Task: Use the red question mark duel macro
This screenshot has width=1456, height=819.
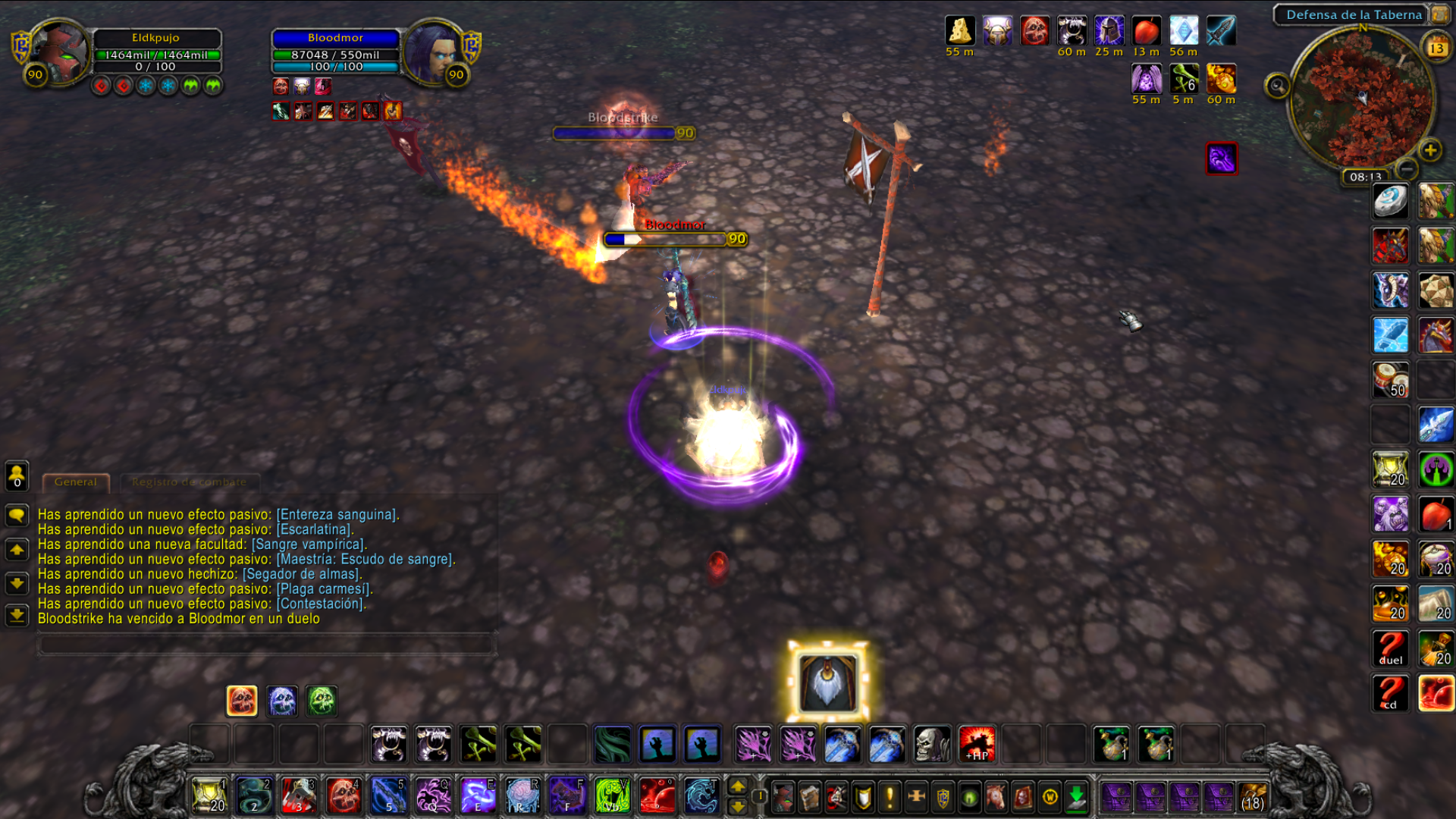Action: pos(1390,649)
